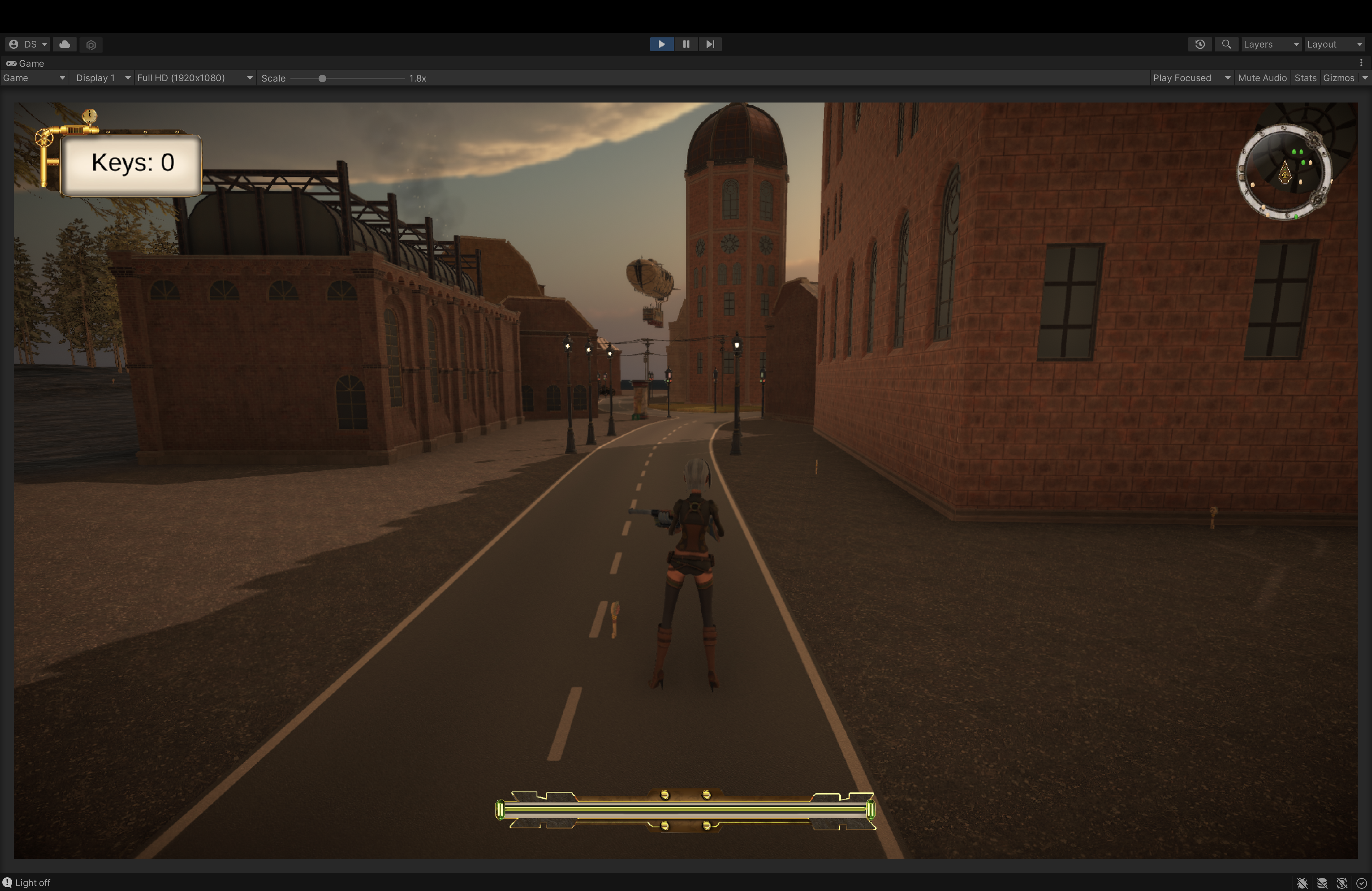This screenshot has width=1372, height=891.
Task: Click the Scale slider handle
Action: click(322, 79)
